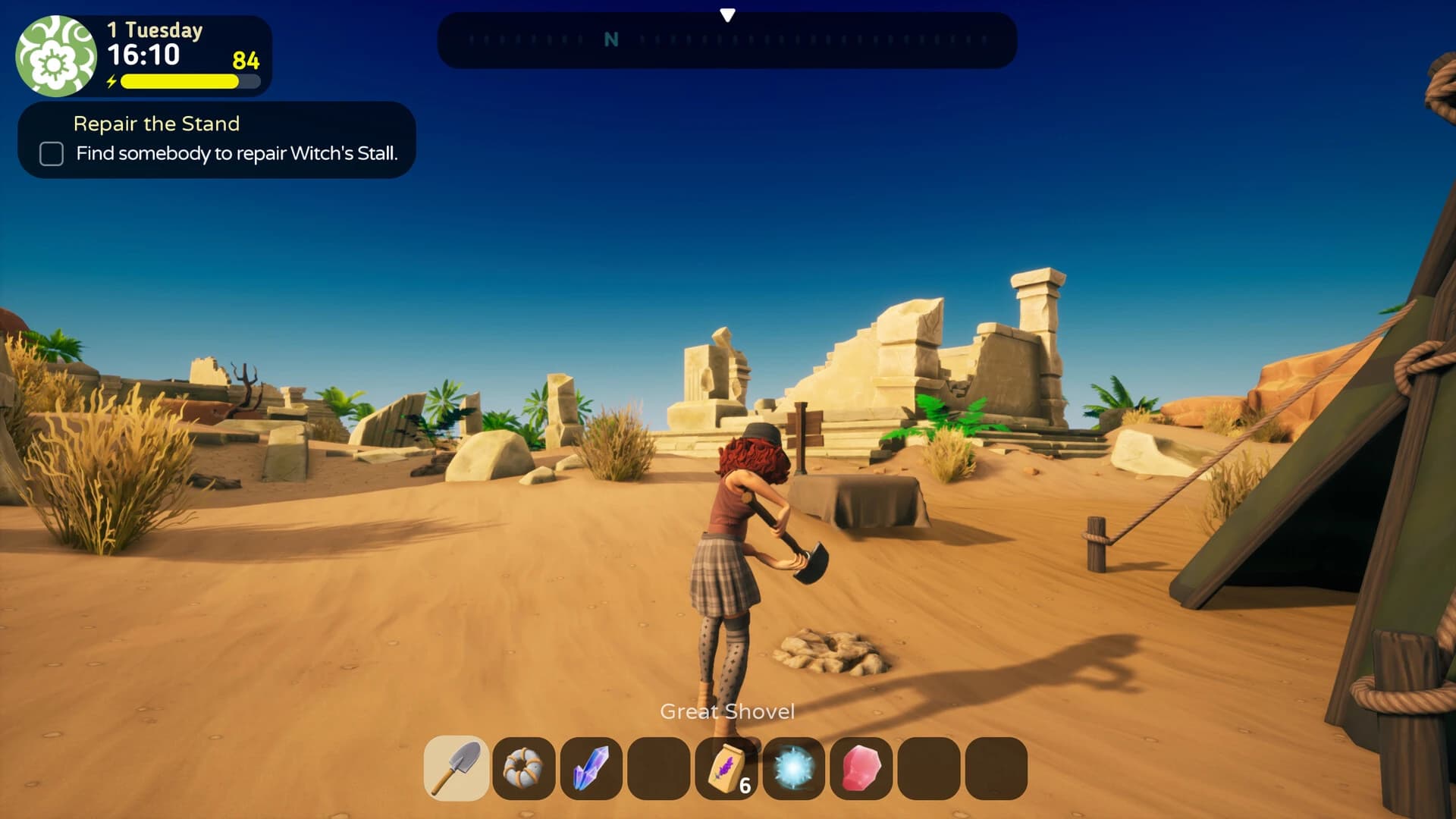Check off the Find somebody quest objective
Image resolution: width=1456 pixels, height=819 pixels.
[x=51, y=154]
